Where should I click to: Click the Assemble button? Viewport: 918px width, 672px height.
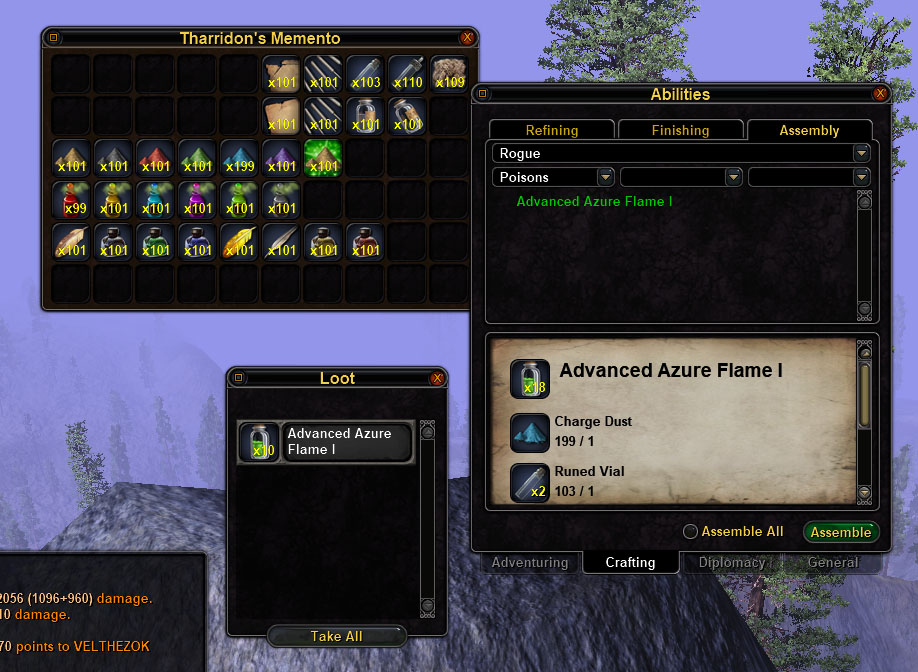[840, 532]
